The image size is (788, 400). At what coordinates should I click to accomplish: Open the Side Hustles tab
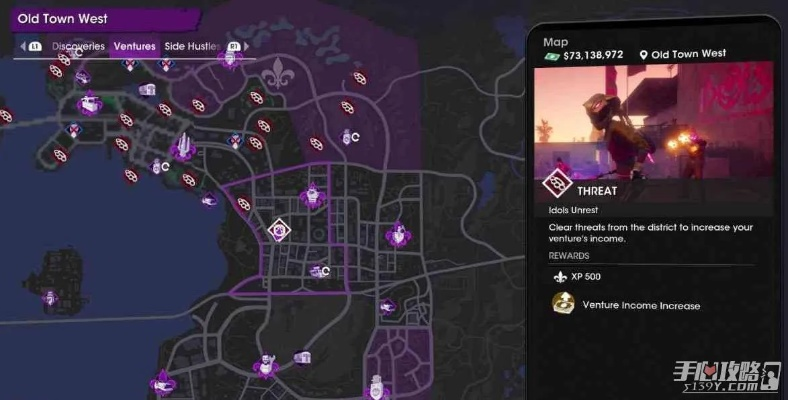pyautogui.click(x=193, y=46)
